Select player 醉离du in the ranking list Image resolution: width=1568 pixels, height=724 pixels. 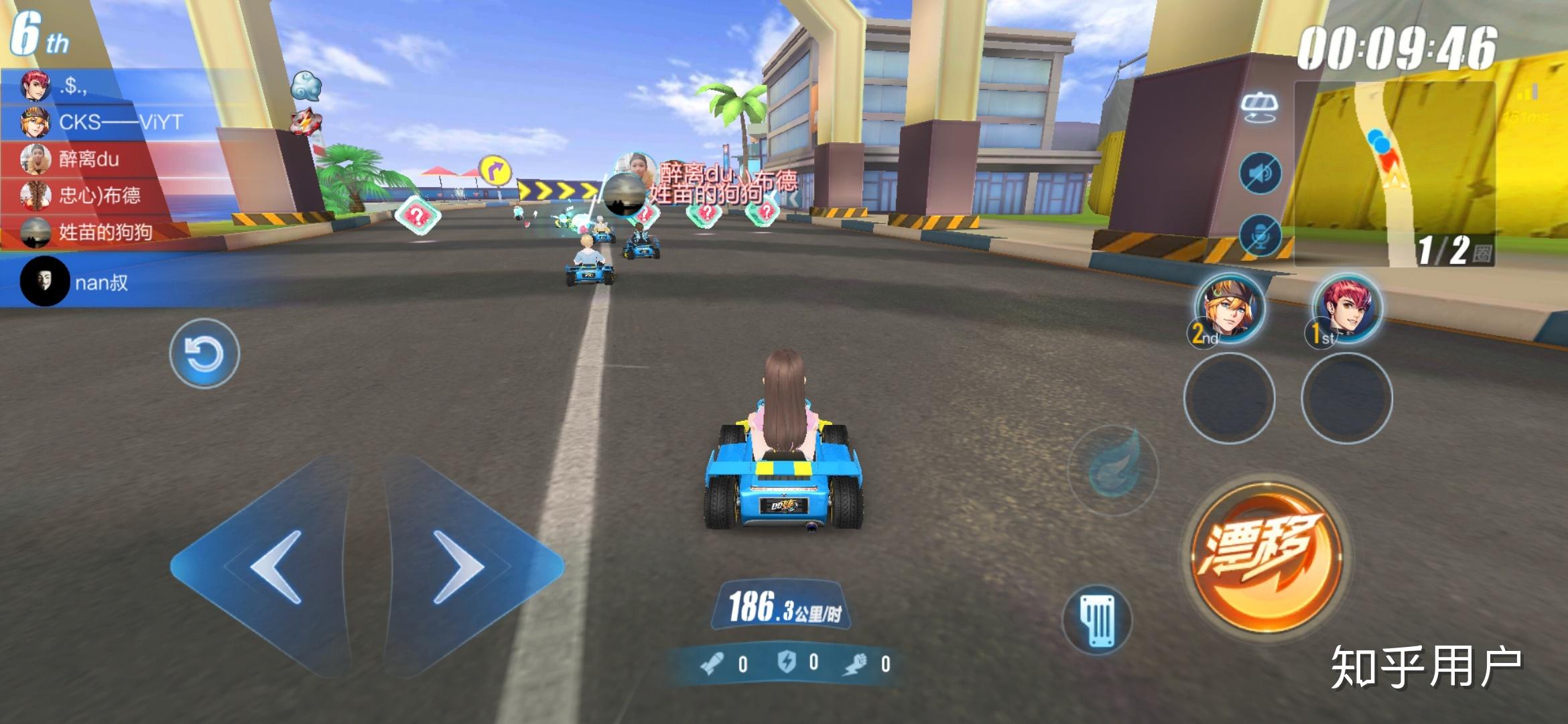tap(88, 159)
